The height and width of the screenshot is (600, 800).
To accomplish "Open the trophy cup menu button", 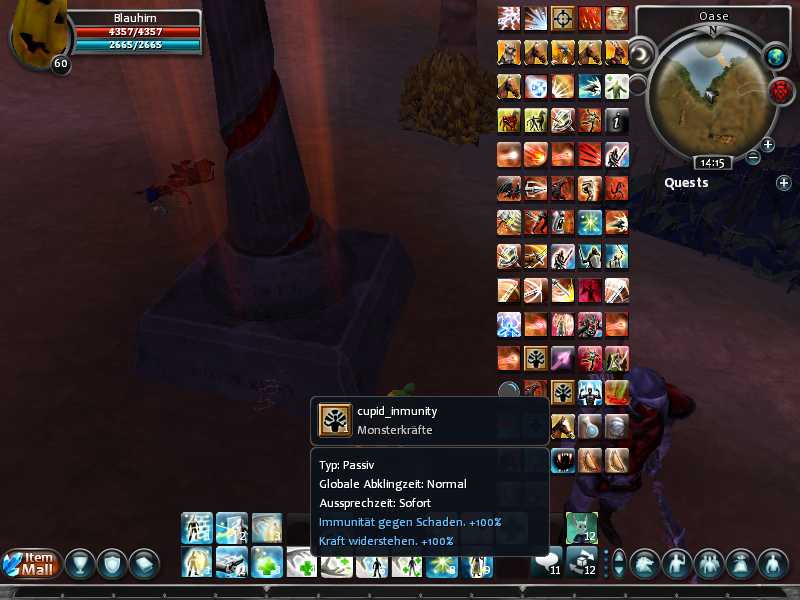I will pos(79,564).
